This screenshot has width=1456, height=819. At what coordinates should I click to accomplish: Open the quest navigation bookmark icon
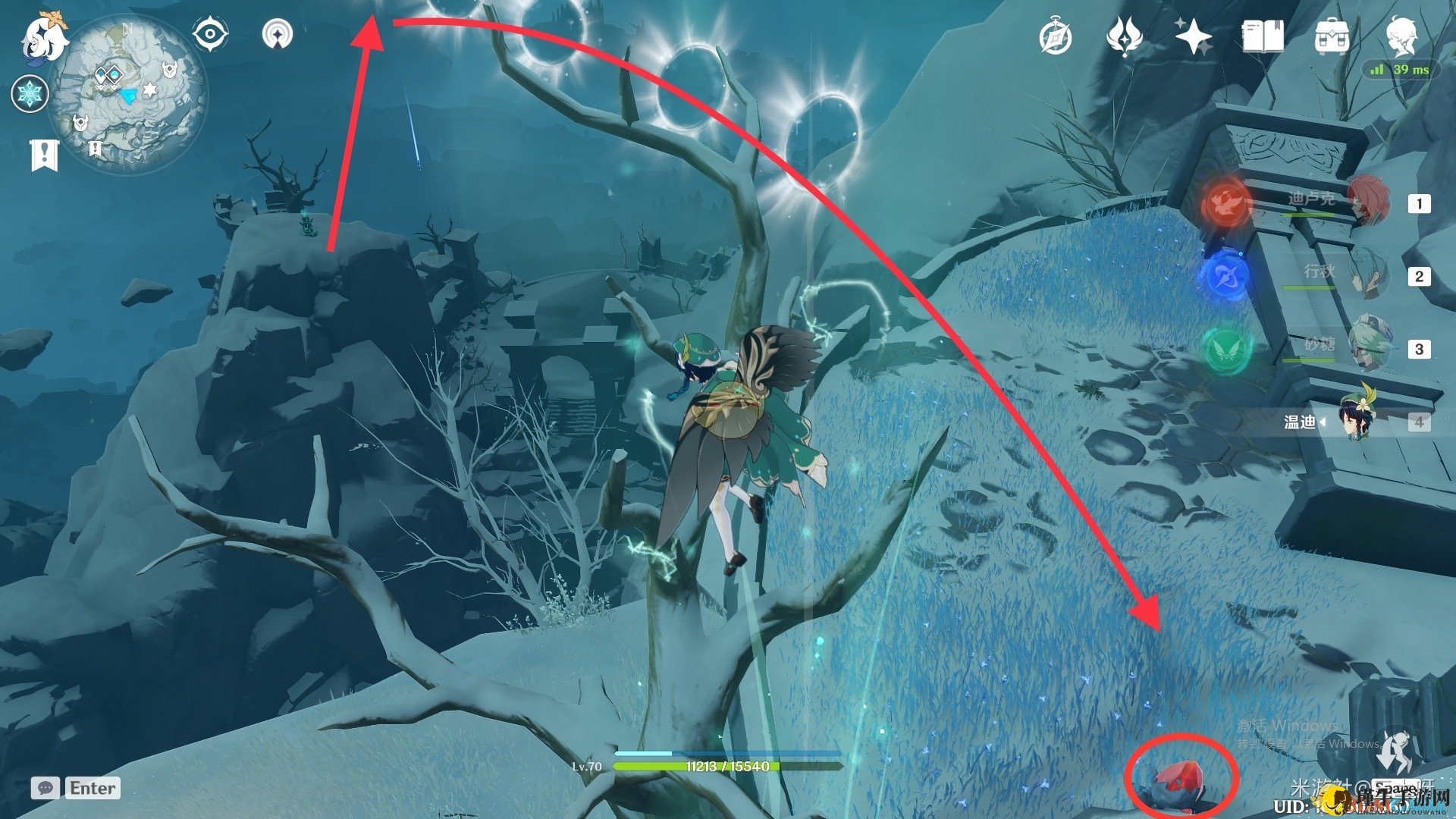[44, 155]
